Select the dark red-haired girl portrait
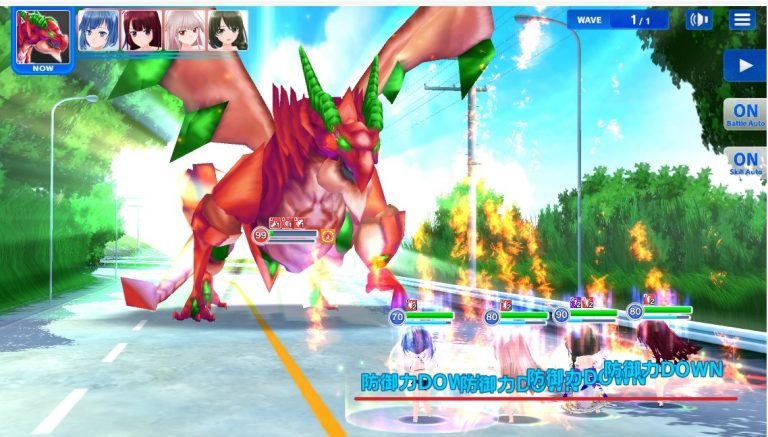This screenshot has height=437, width=768. point(141,31)
